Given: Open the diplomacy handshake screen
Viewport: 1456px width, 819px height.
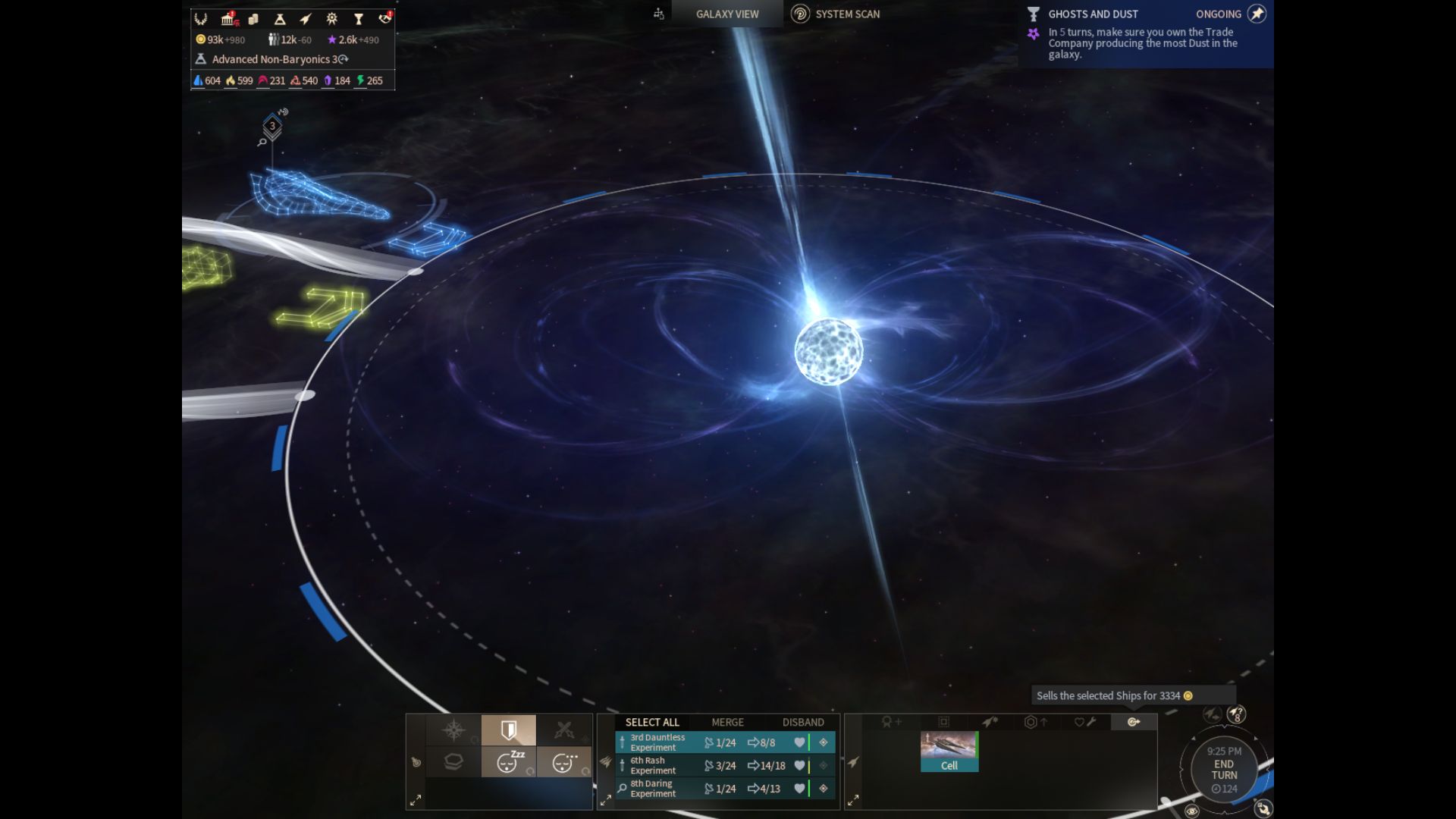Looking at the screenshot, I should coord(385,18).
